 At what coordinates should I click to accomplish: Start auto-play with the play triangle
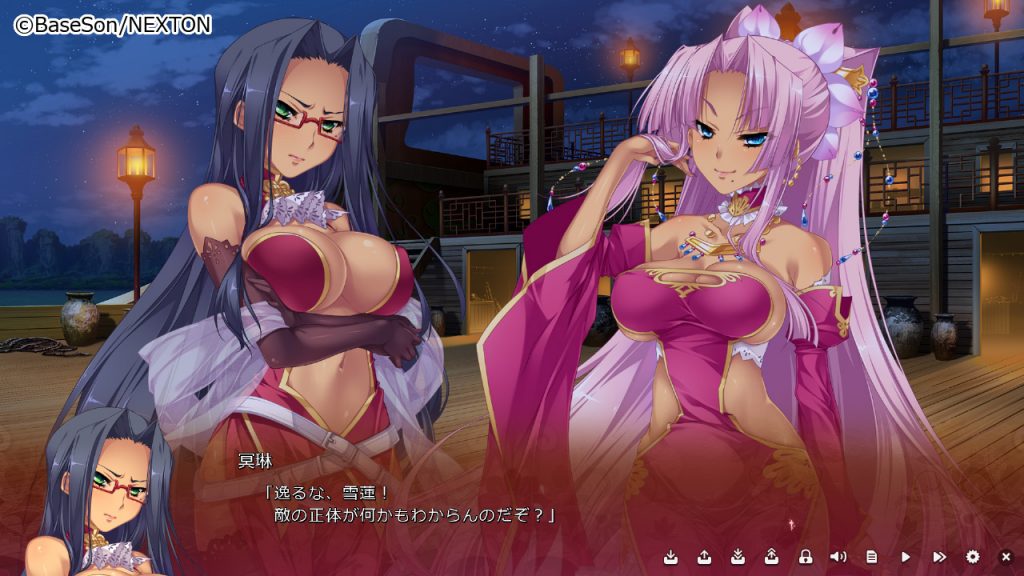pyautogui.click(x=906, y=557)
